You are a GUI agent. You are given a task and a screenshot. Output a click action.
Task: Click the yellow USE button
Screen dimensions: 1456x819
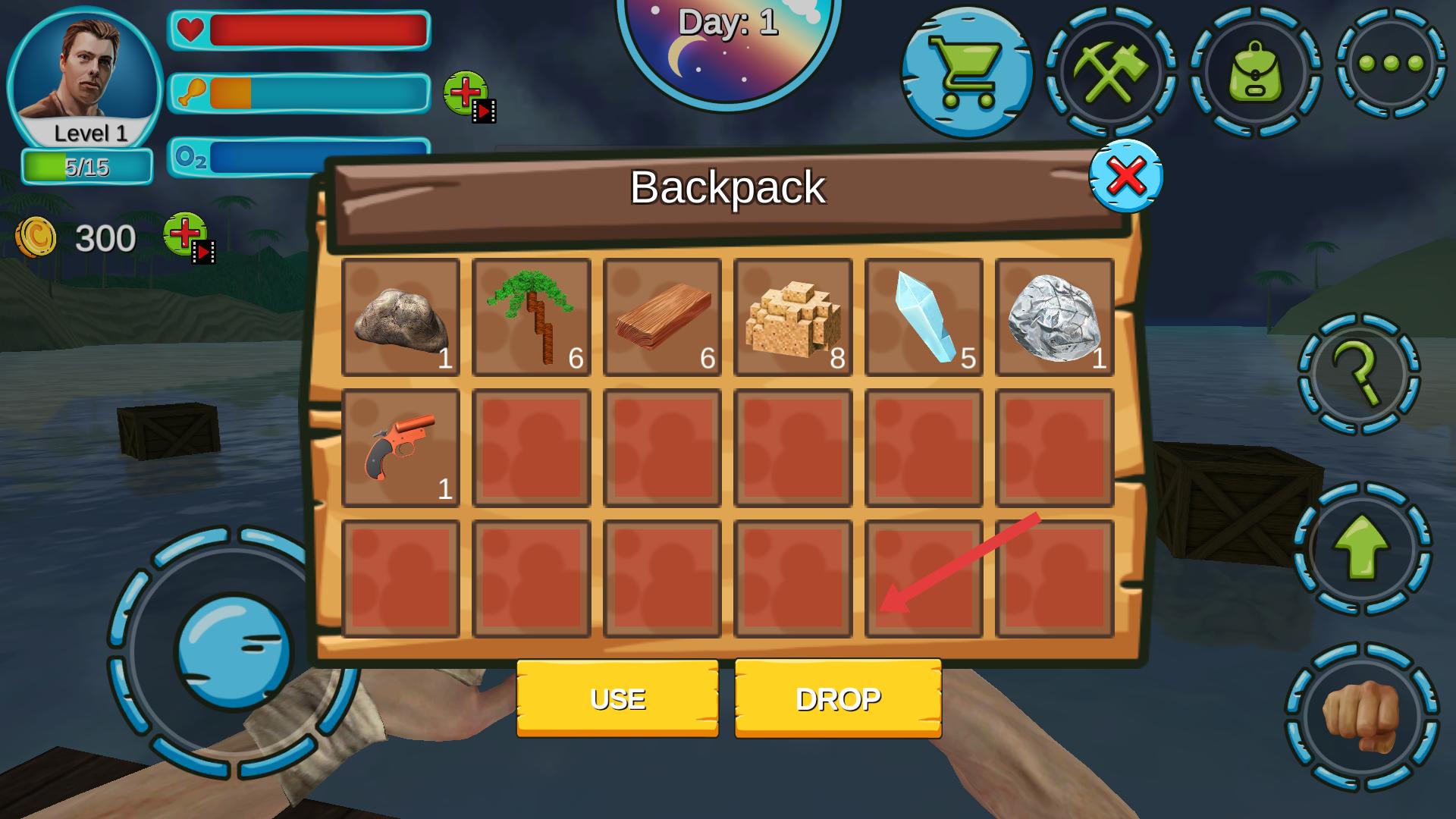coord(617,698)
